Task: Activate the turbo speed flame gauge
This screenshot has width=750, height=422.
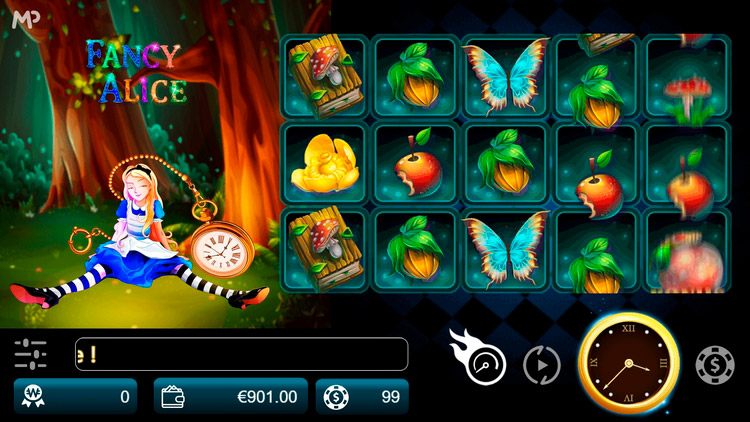Action: click(484, 364)
